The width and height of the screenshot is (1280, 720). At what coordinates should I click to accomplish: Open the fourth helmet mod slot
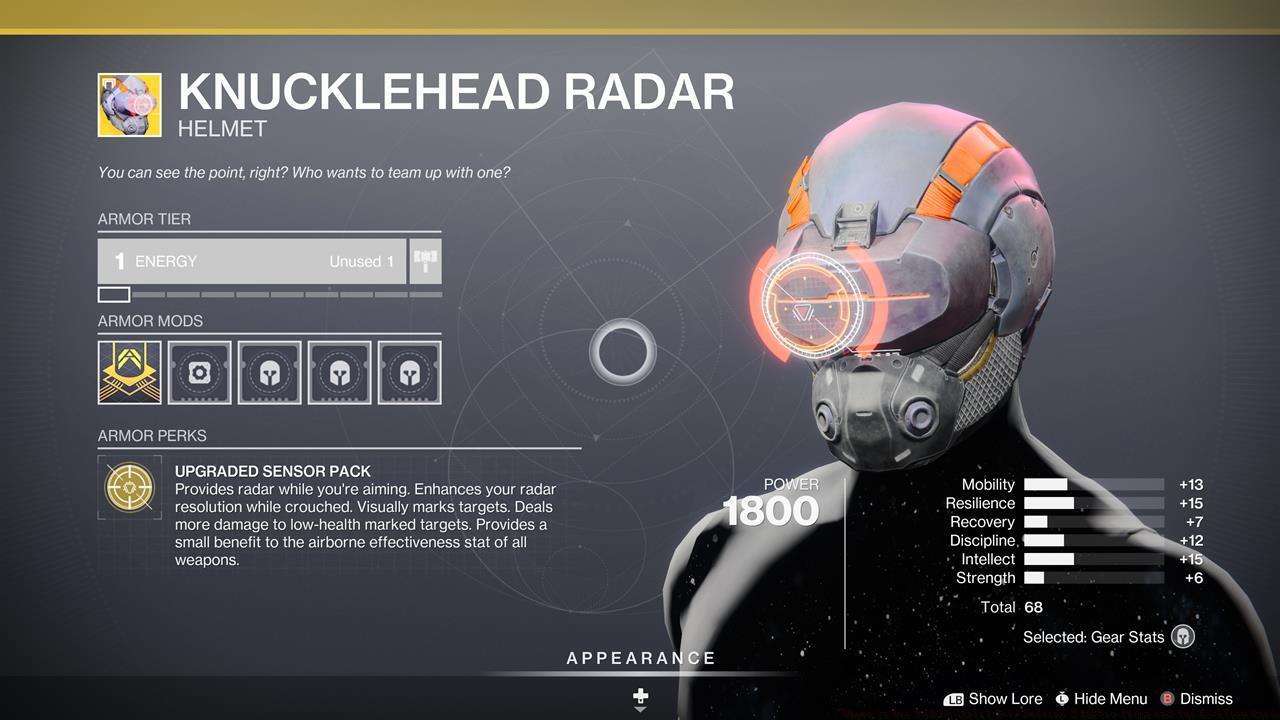click(339, 373)
